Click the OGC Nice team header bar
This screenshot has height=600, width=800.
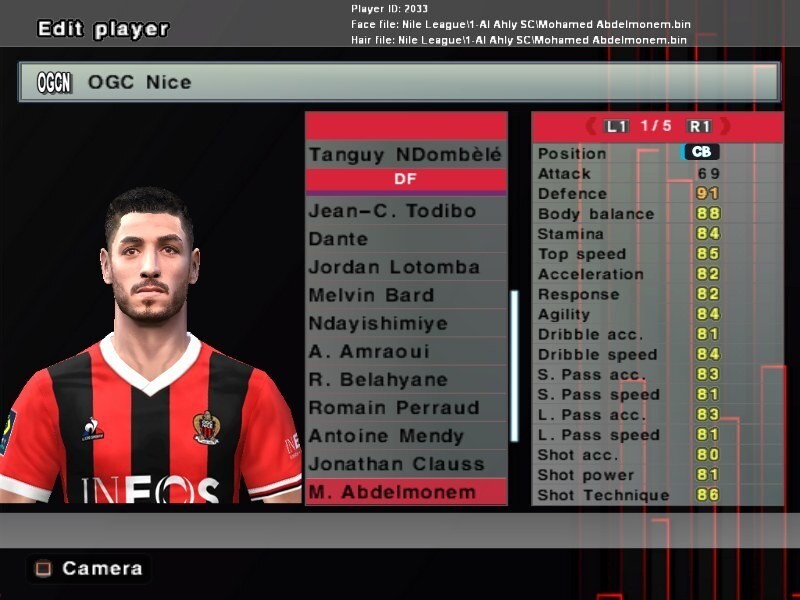tap(398, 82)
